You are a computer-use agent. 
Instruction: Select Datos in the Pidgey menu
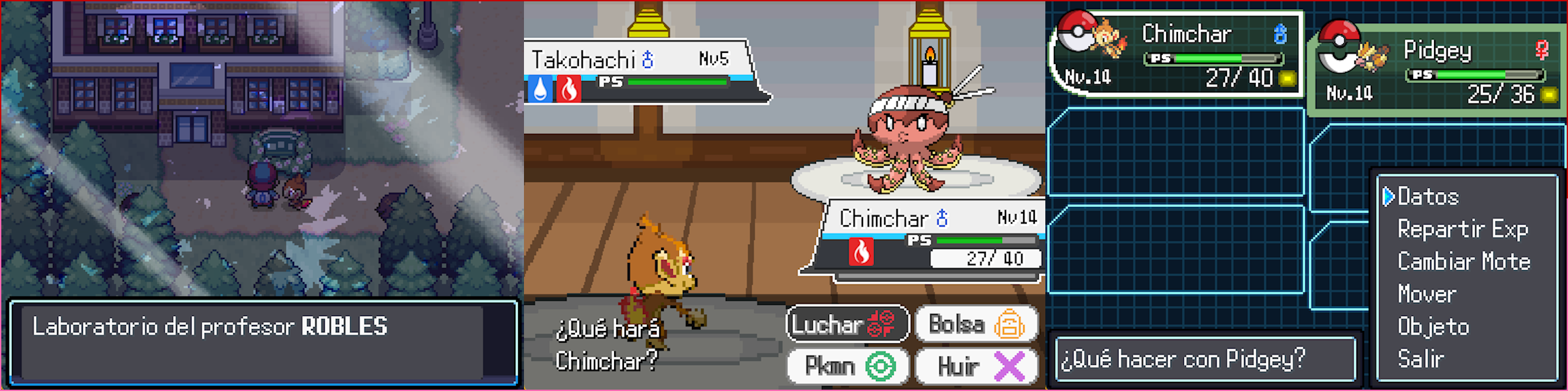click(x=1428, y=196)
